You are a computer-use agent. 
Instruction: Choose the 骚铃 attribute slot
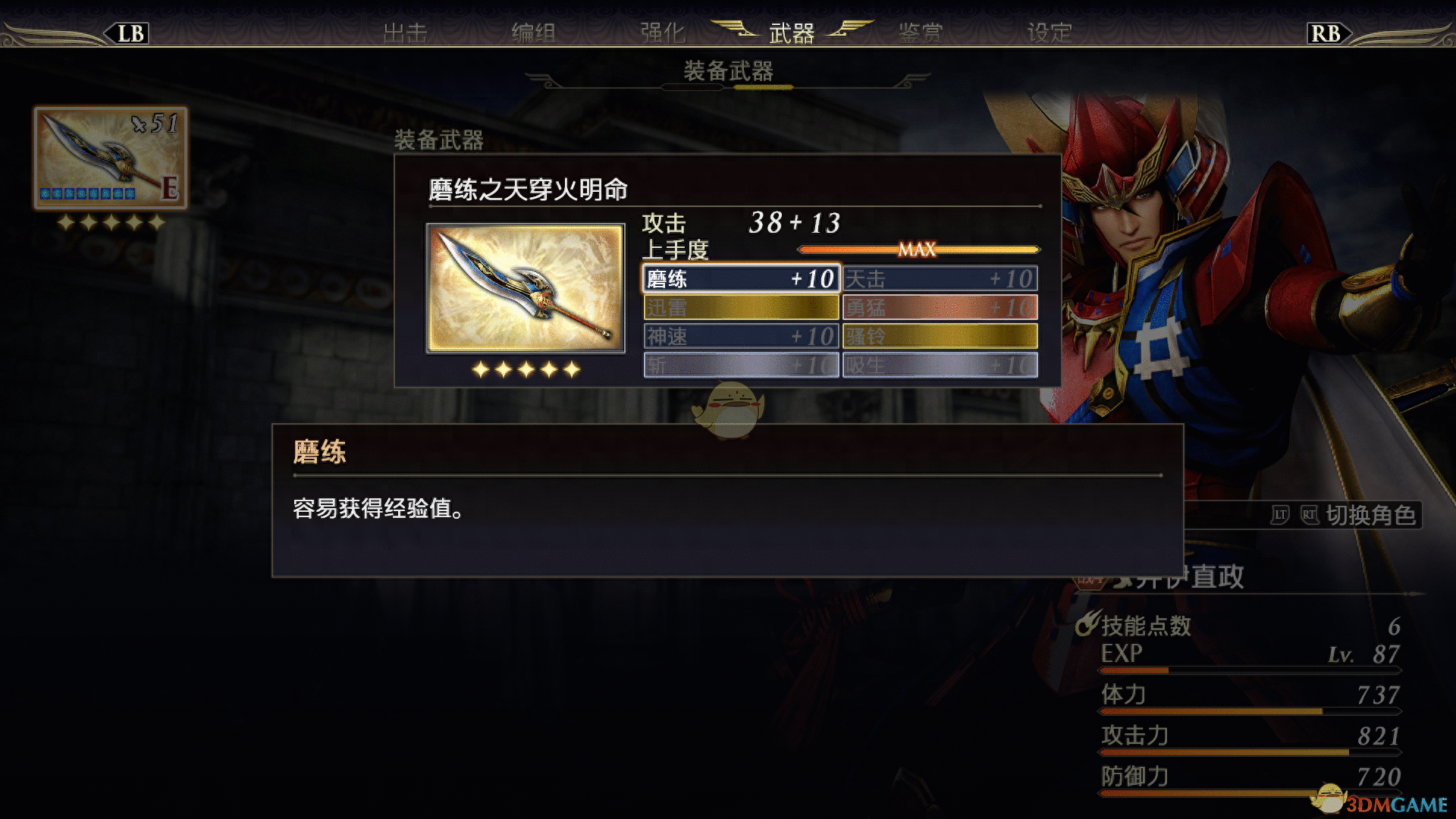click(940, 337)
